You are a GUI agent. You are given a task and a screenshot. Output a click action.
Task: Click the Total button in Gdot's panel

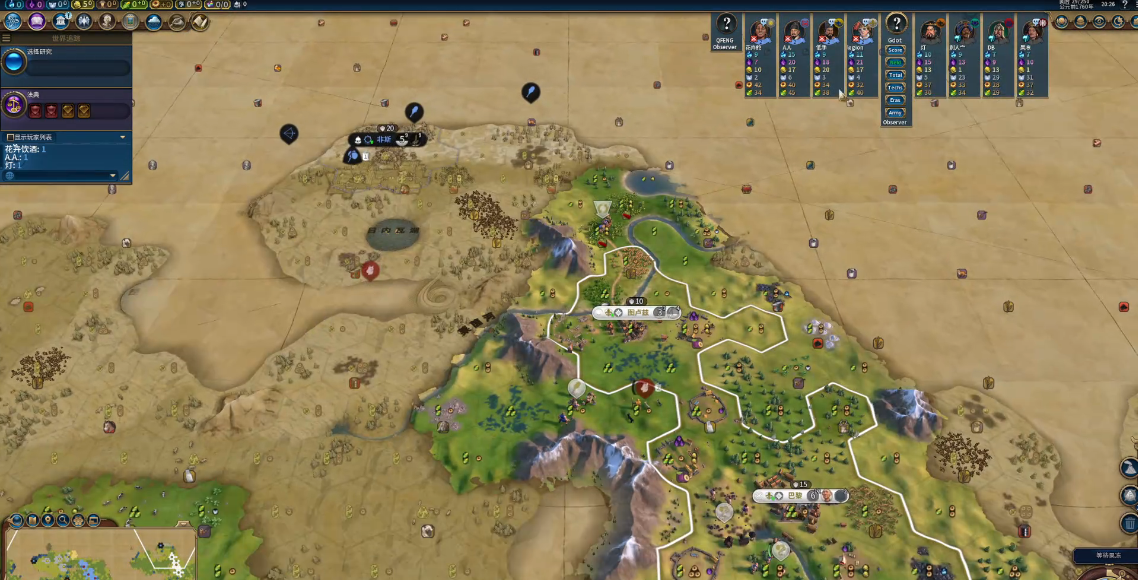895,75
